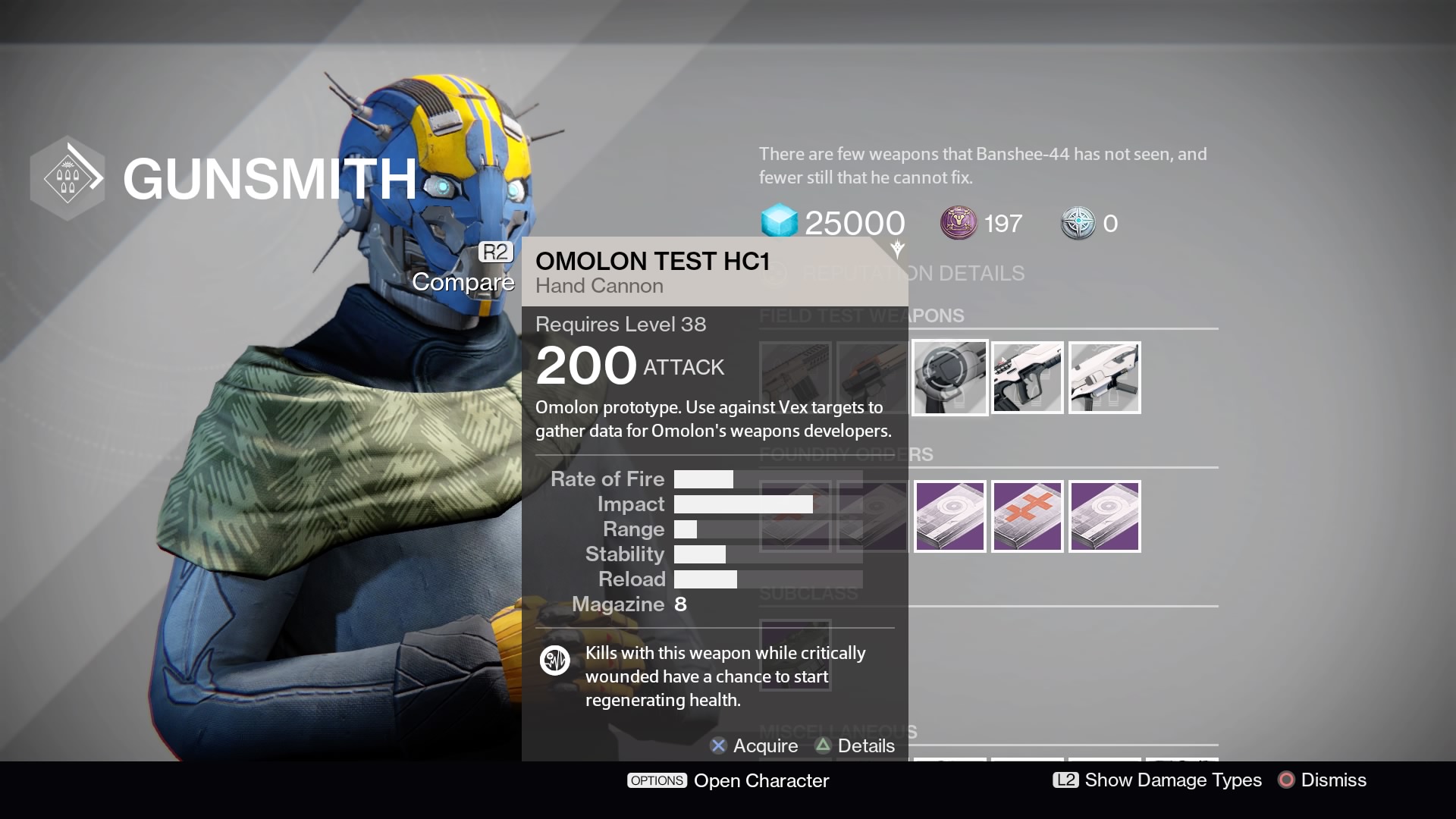1456x819 pixels.
Task: Select the rightmost field test weapon
Action: point(1104,377)
